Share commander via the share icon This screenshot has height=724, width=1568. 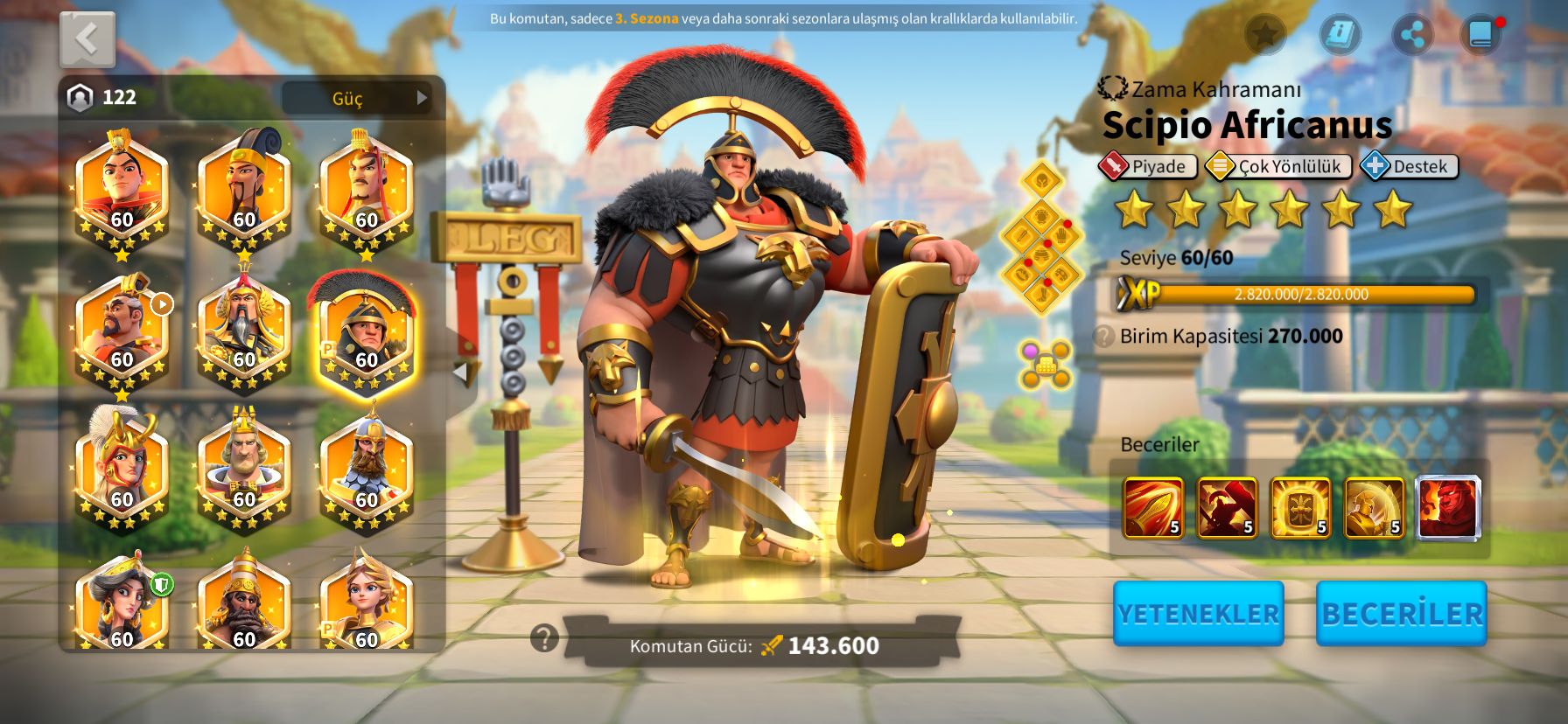pos(1411,35)
